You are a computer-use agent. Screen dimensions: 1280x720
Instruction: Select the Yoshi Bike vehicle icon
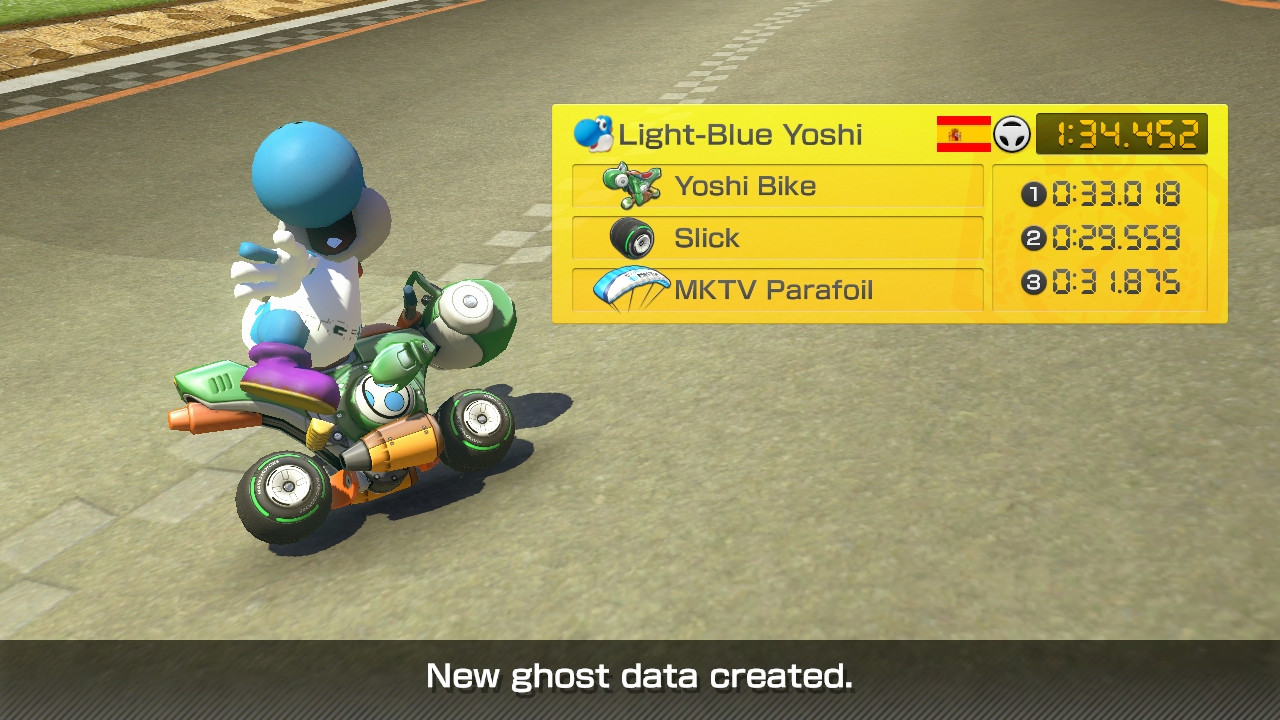pos(631,185)
